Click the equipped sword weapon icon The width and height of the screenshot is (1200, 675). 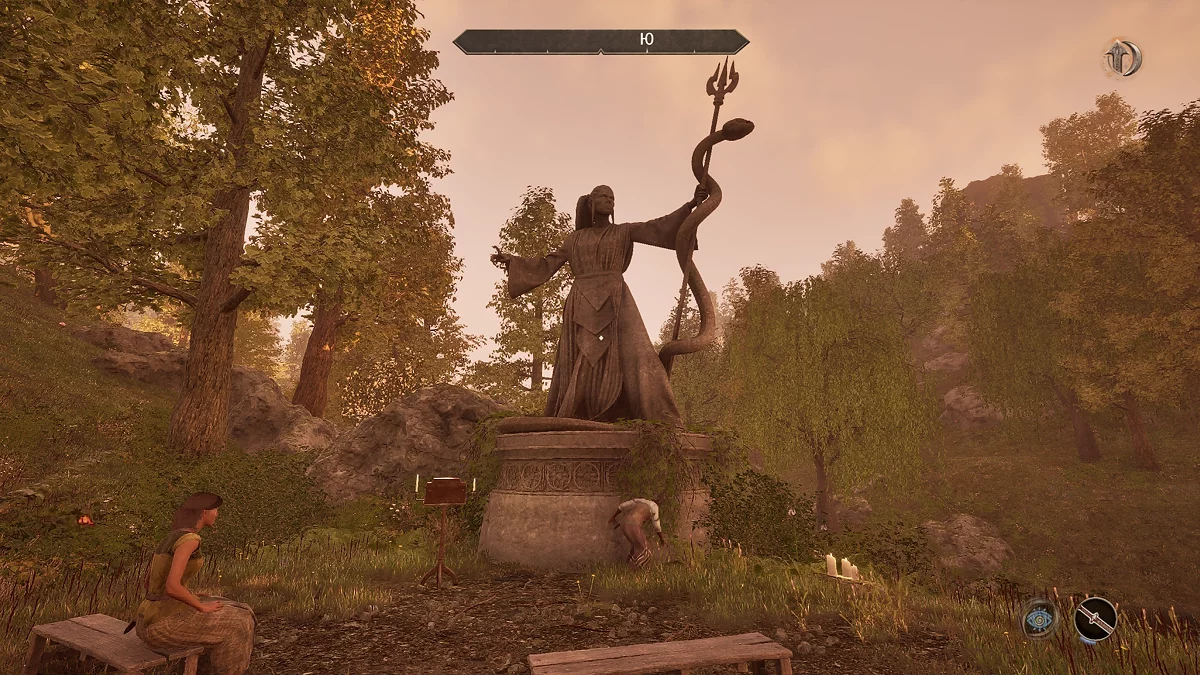tap(1095, 619)
